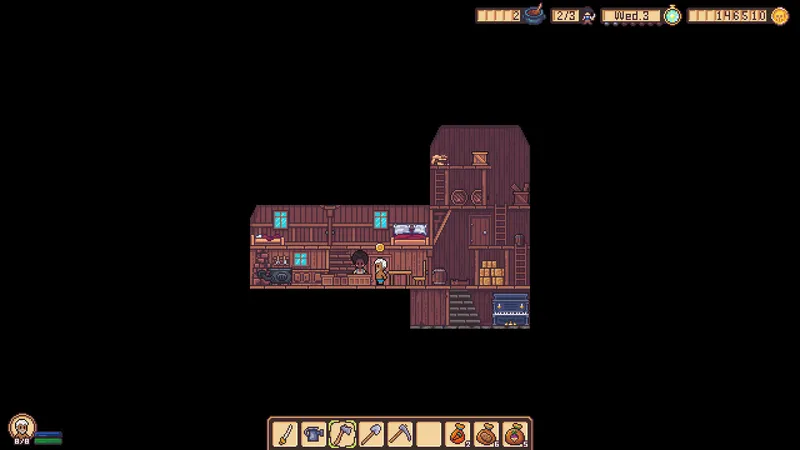800x450 pixels.
Task: Choose the brown seed bag slot
Action: pos(487,434)
